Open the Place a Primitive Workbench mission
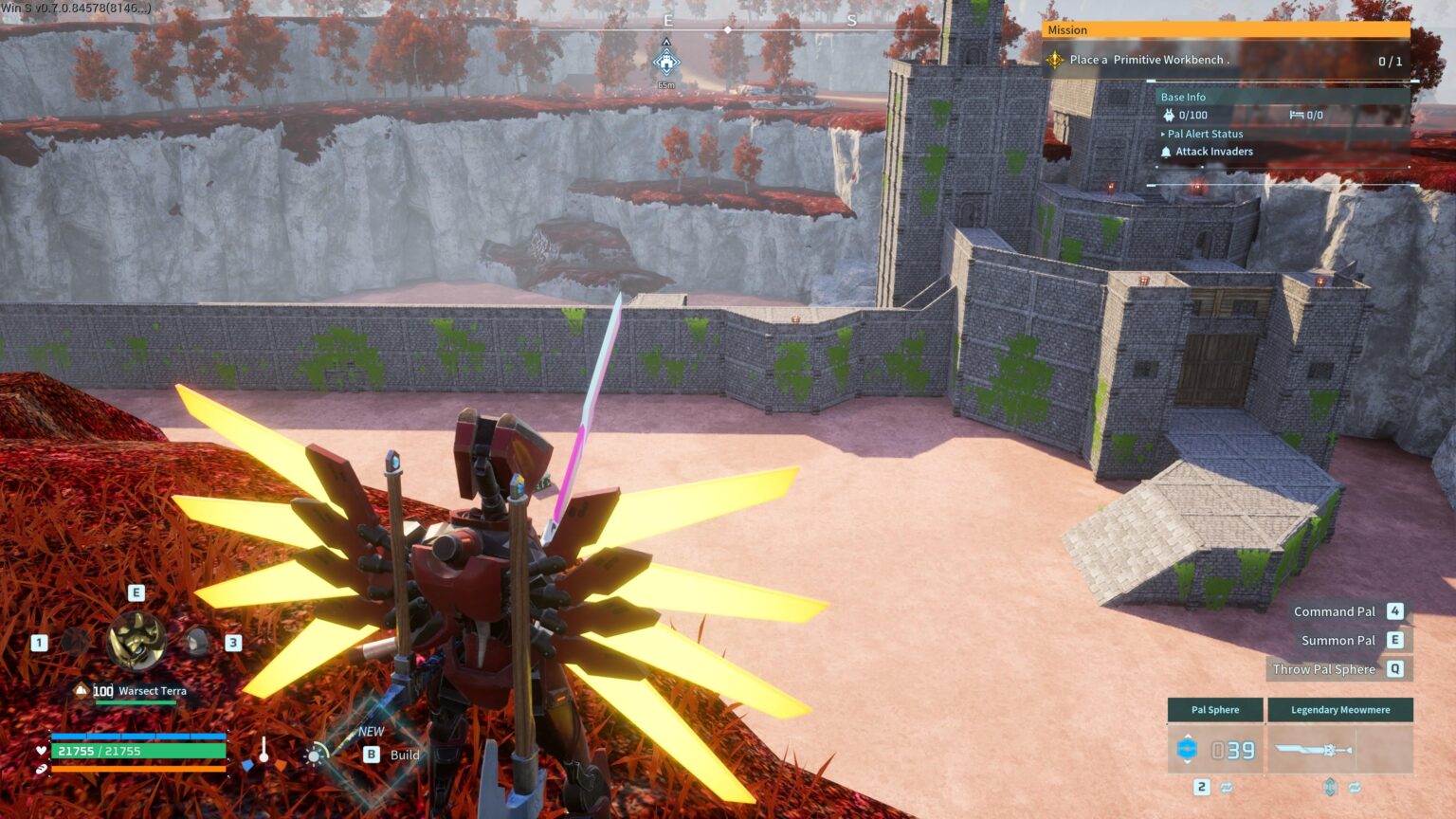The width and height of the screenshot is (1456, 819). pyautogui.click(x=1149, y=60)
